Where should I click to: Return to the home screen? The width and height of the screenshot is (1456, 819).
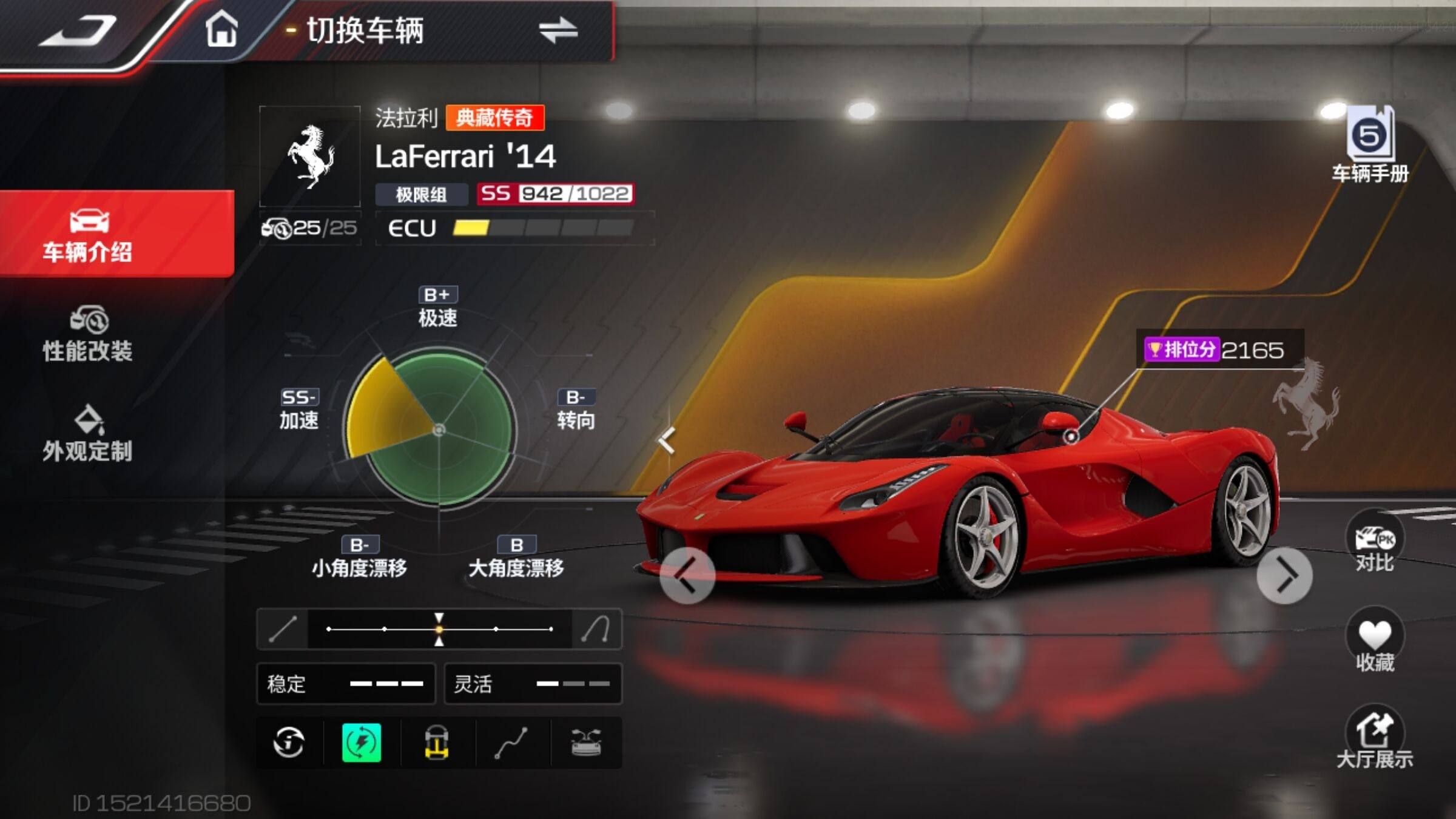tap(221, 30)
